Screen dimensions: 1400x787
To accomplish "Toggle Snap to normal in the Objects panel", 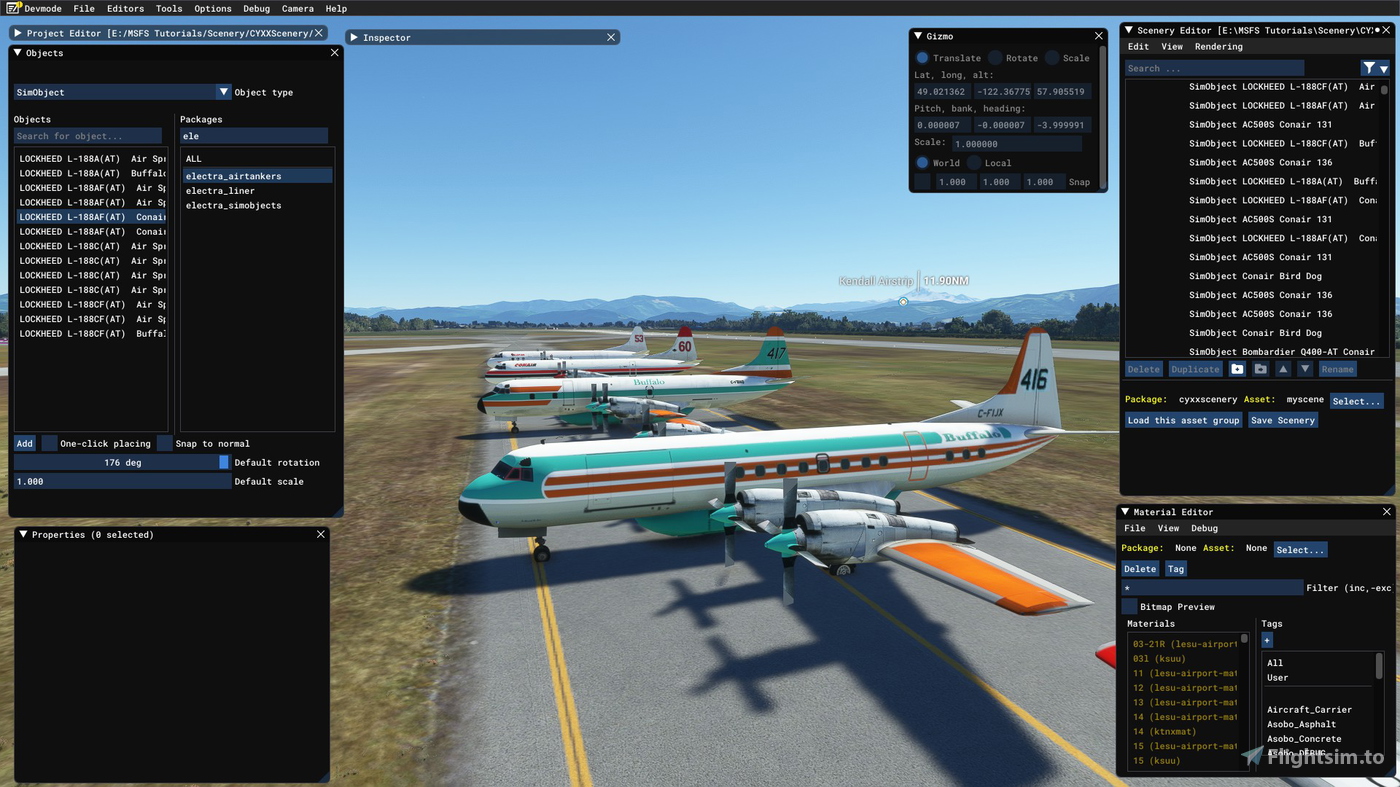I will point(164,443).
